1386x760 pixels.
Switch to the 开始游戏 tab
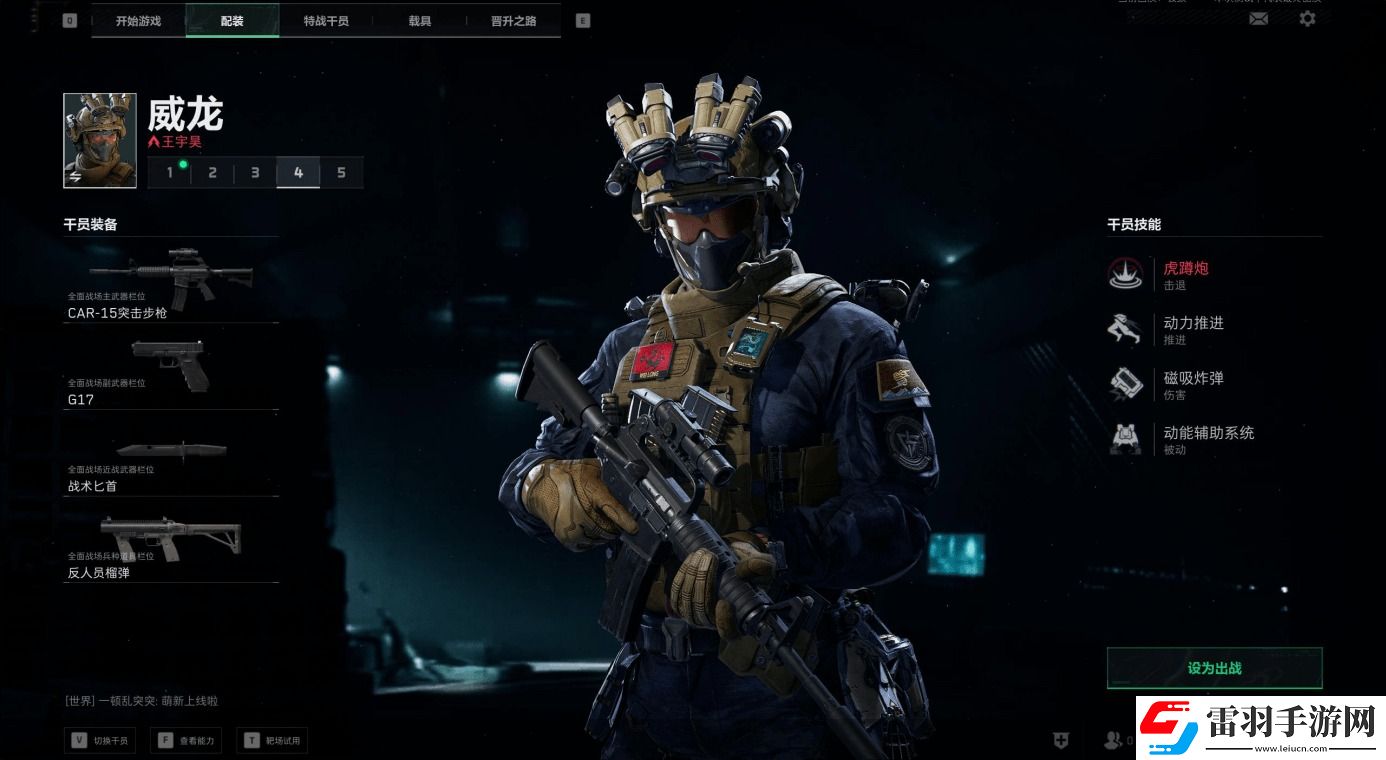138,20
